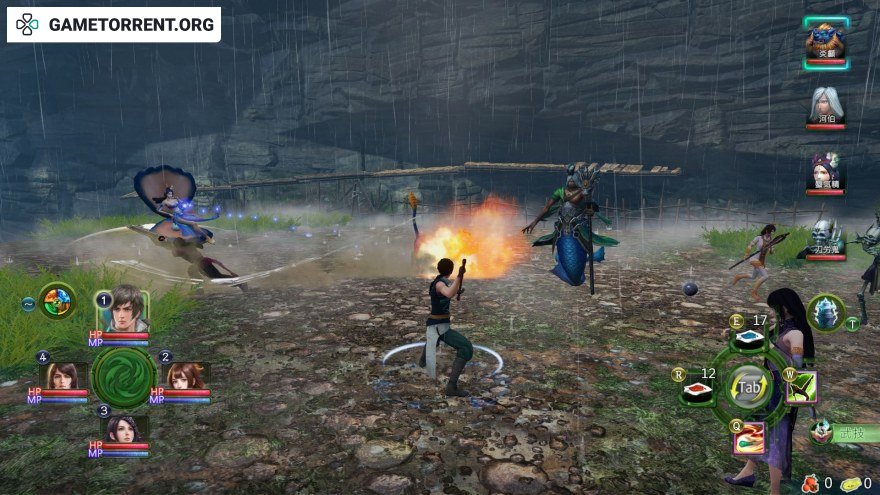
Task: Activate the red swirling flame skill icon
Action: [748, 436]
